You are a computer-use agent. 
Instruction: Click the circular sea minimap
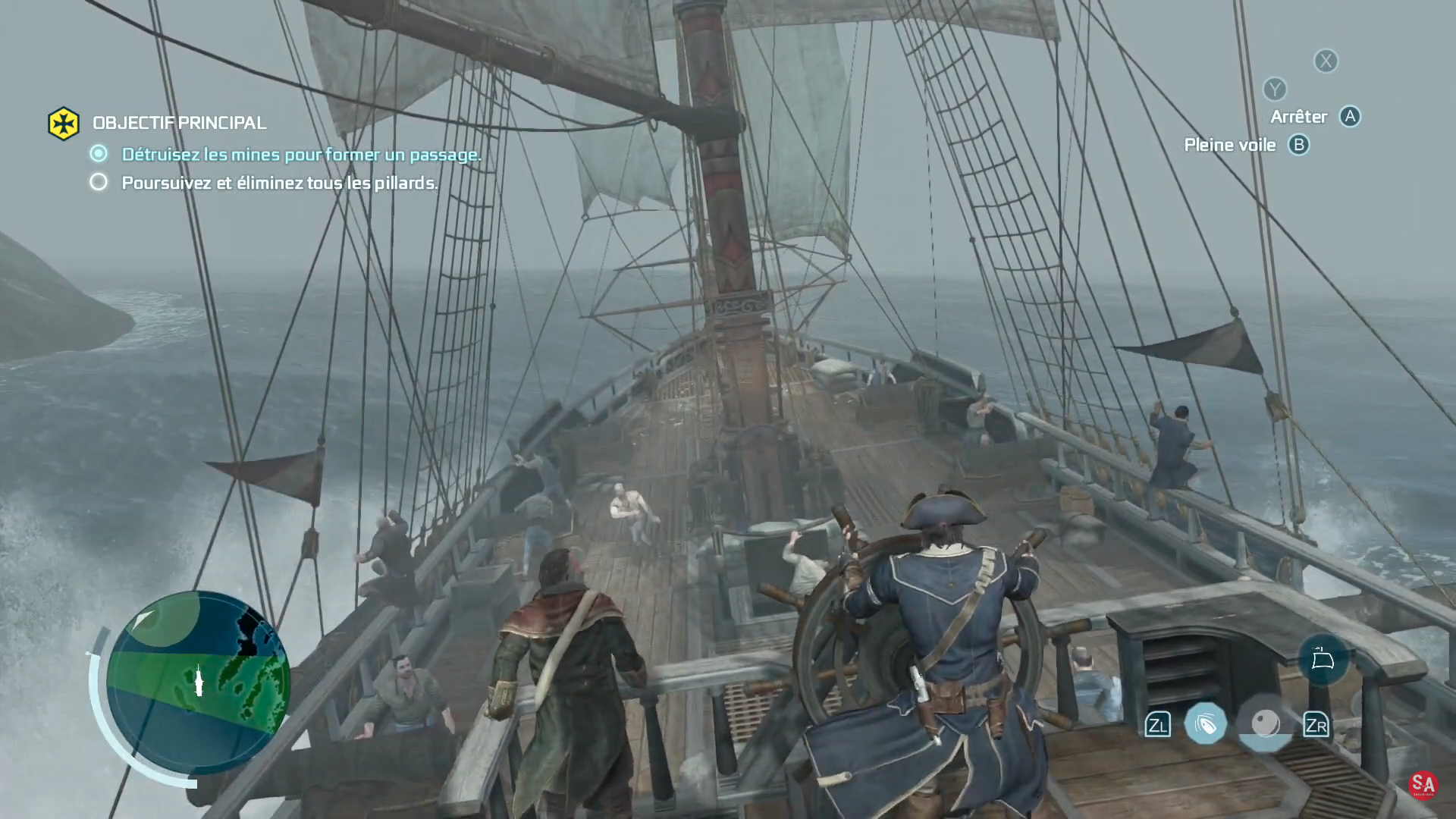(x=198, y=681)
